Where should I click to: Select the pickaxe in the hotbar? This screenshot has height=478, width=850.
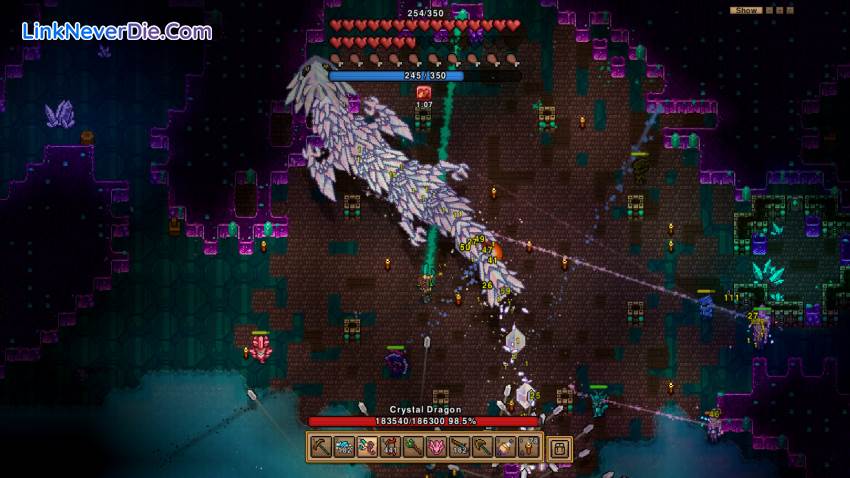click(320, 447)
